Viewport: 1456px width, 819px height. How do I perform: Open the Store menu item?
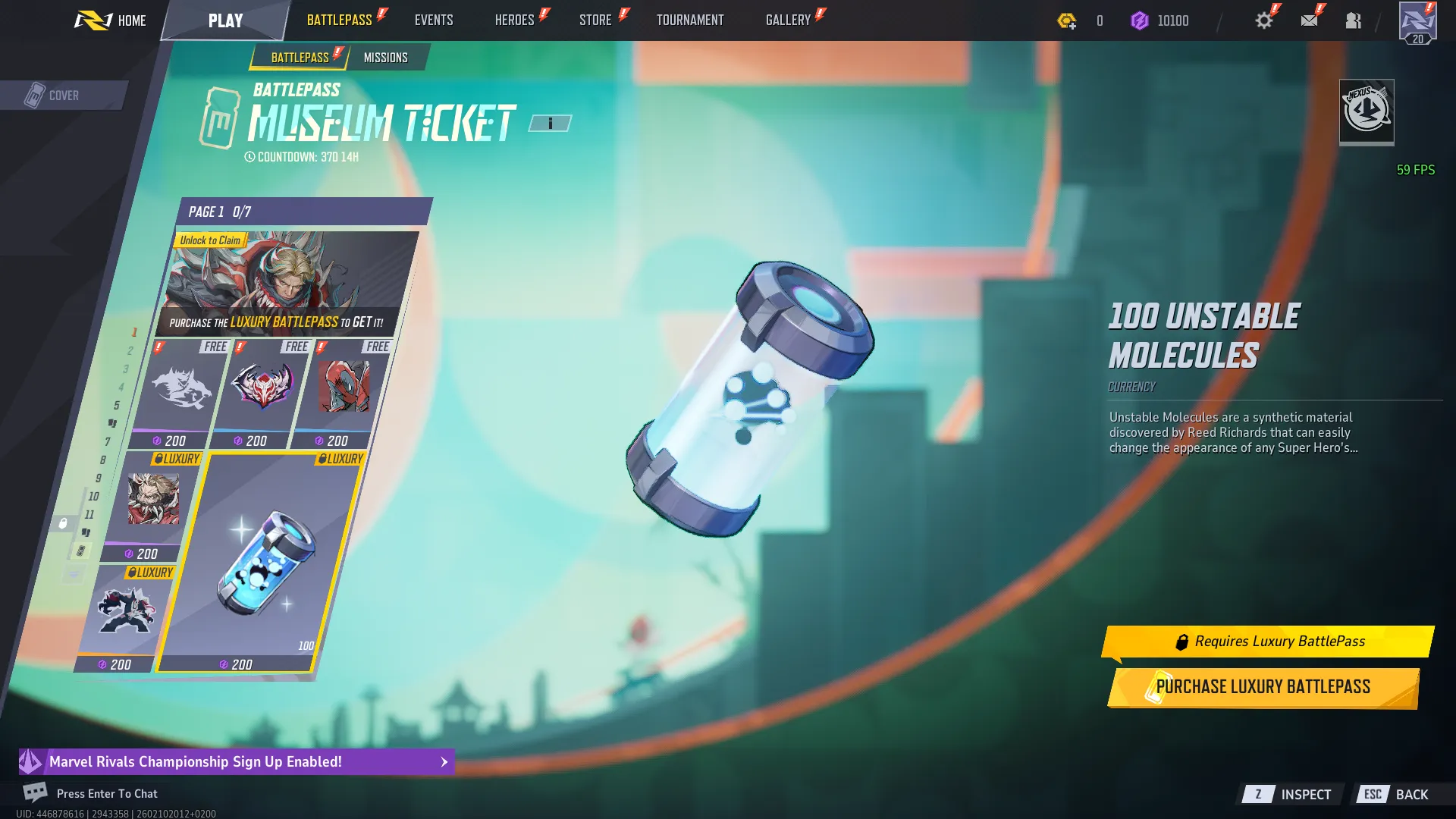[596, 20]
